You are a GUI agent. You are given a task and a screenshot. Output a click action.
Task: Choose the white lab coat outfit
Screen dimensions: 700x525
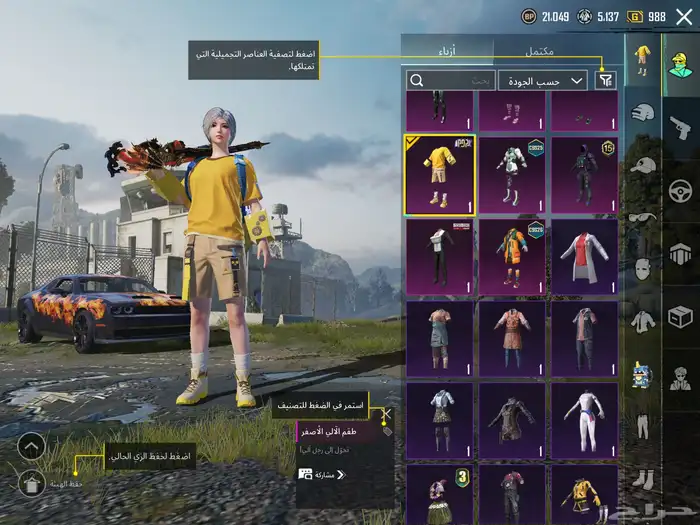coord(584,257)
